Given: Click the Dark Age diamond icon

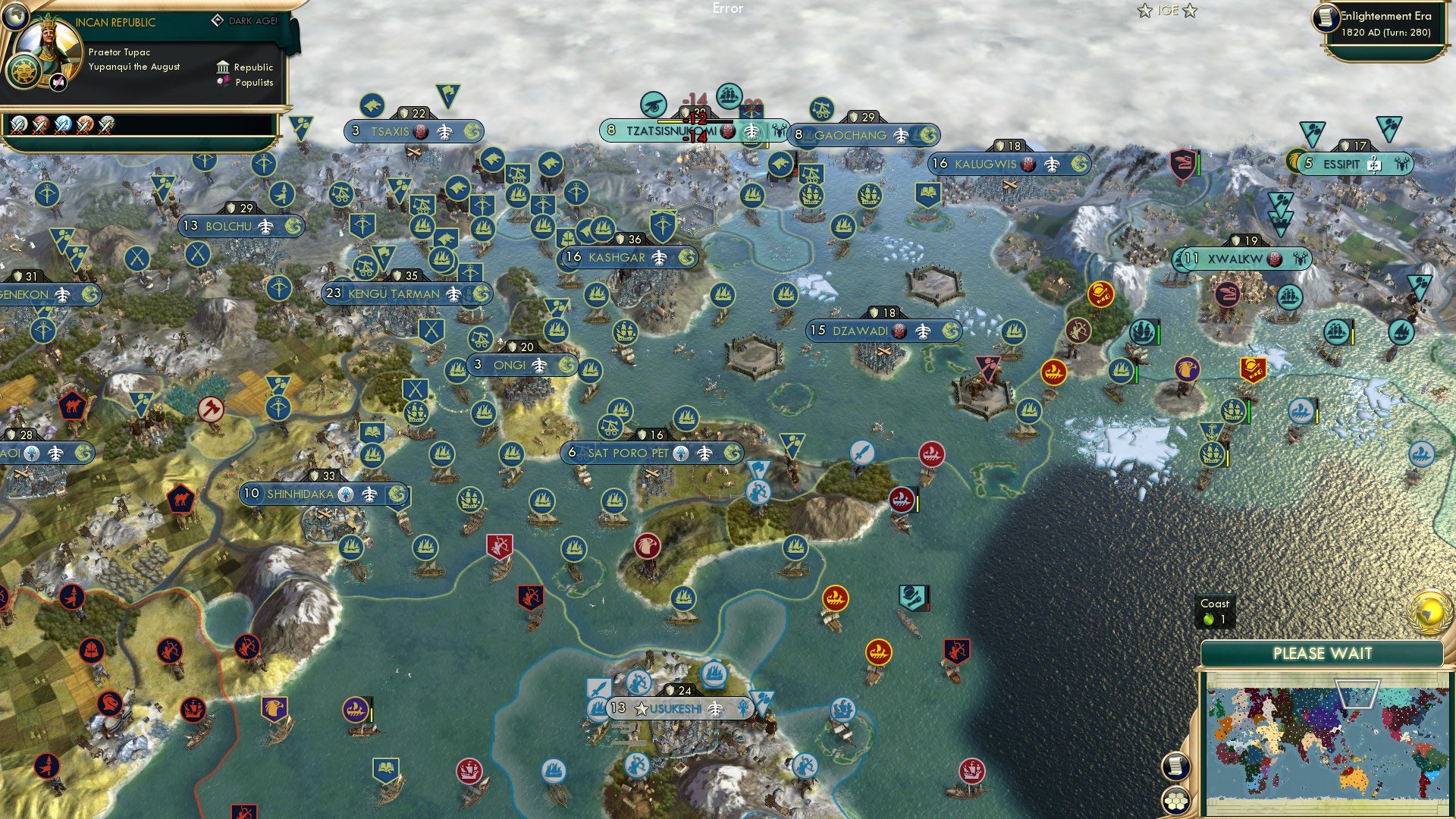Looking at the screenshot, I should pos(218,20).
